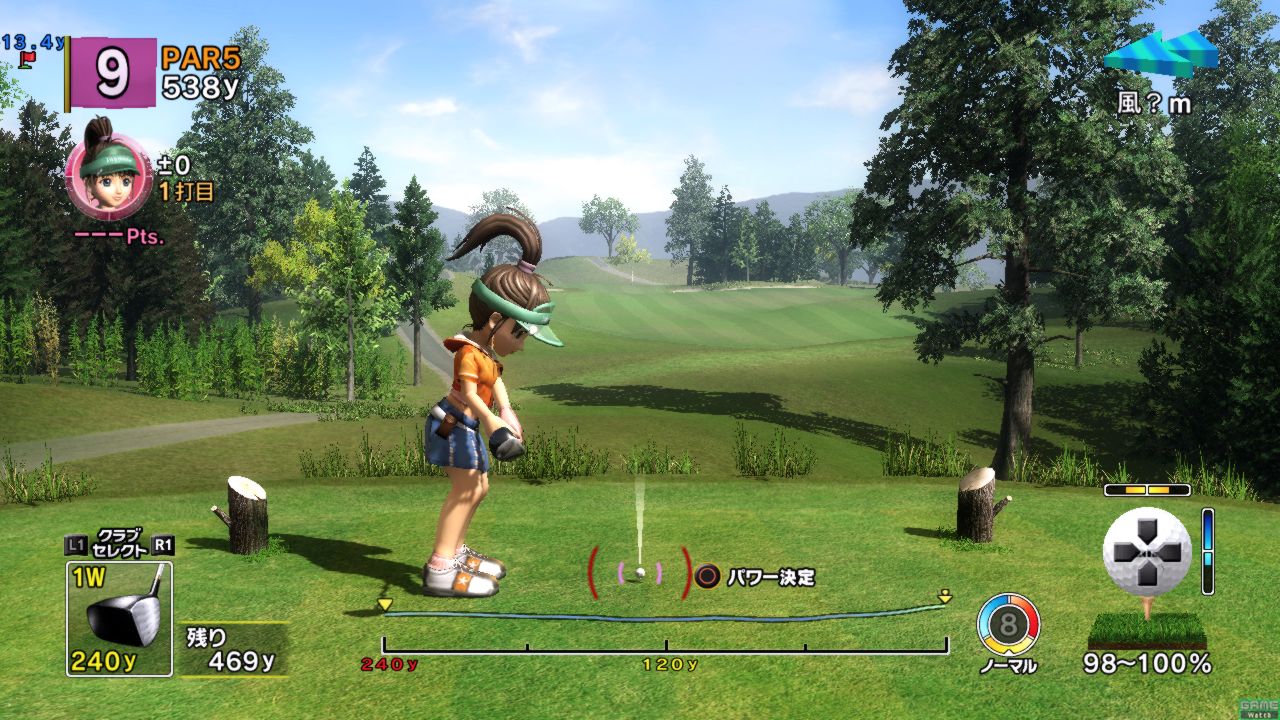Screen dimensions: 1280x720
Task: Select the 1W driver club box
Action: point(119,618)
